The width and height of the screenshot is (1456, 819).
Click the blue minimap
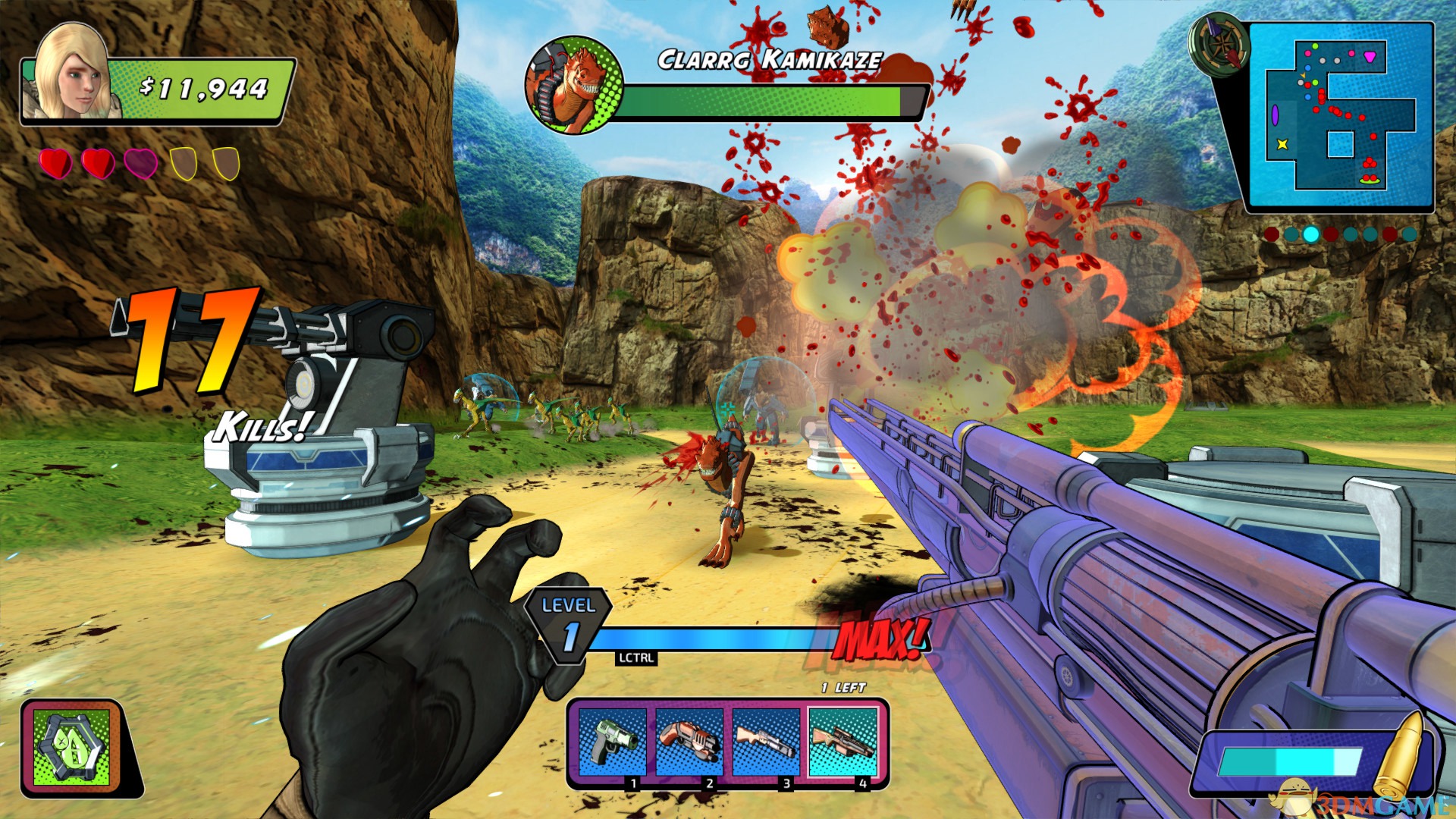(1339, 115)
